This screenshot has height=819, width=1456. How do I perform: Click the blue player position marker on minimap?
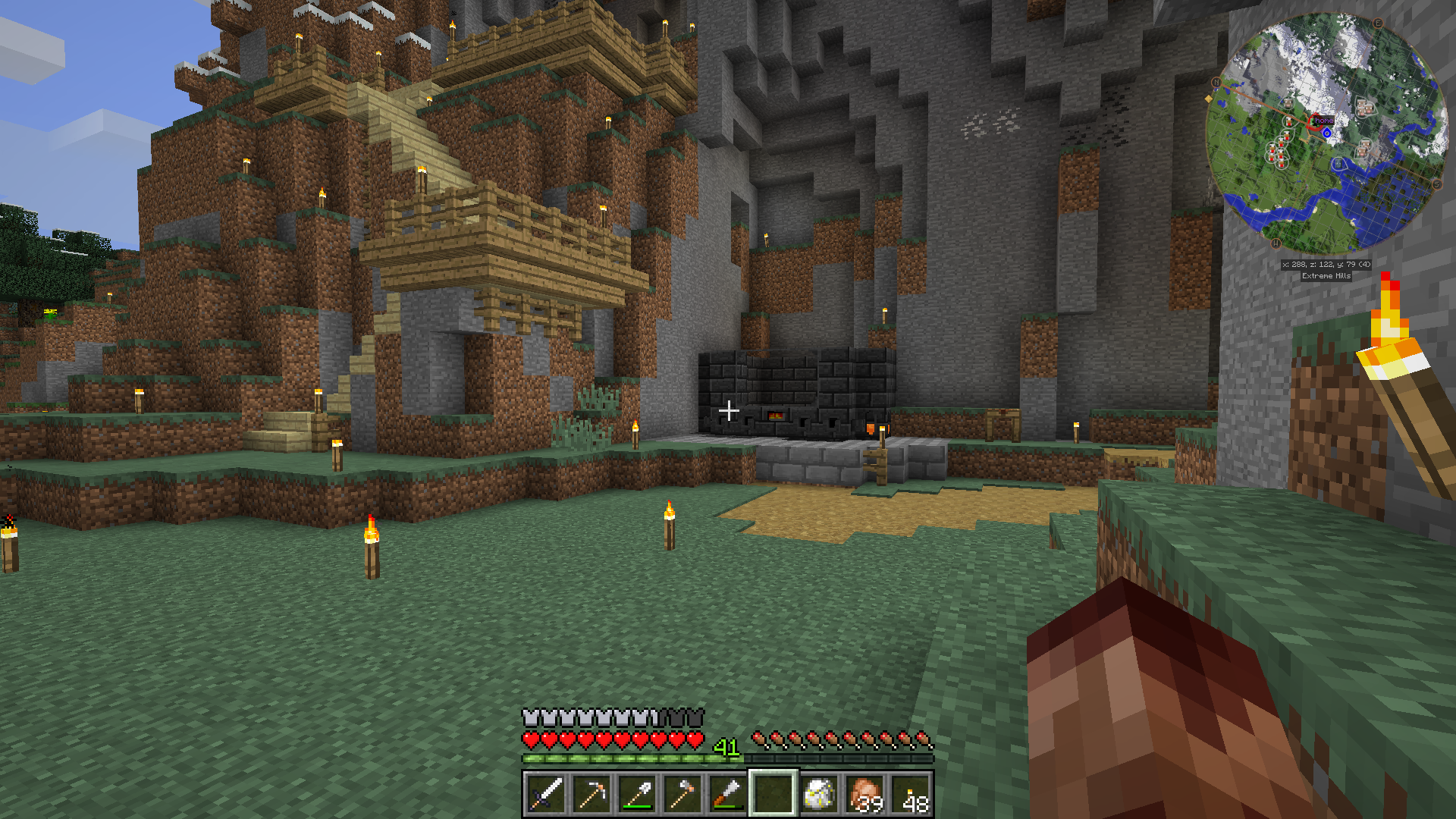point(1327,133)
